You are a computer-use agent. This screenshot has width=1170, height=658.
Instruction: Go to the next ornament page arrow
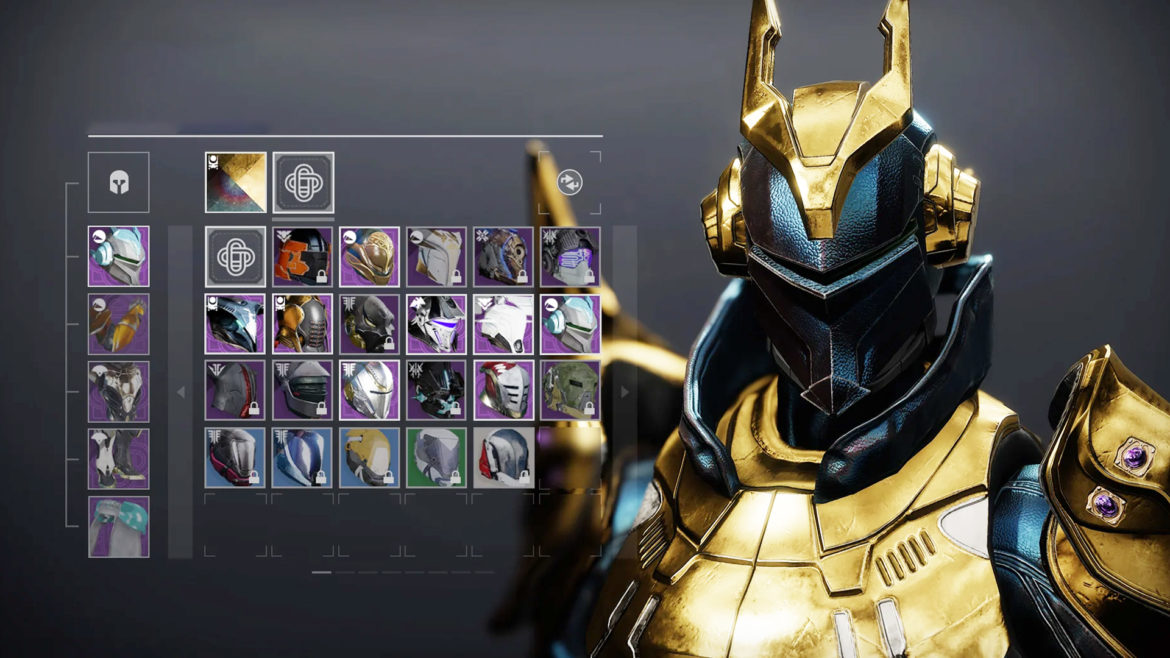click(625, 392)
